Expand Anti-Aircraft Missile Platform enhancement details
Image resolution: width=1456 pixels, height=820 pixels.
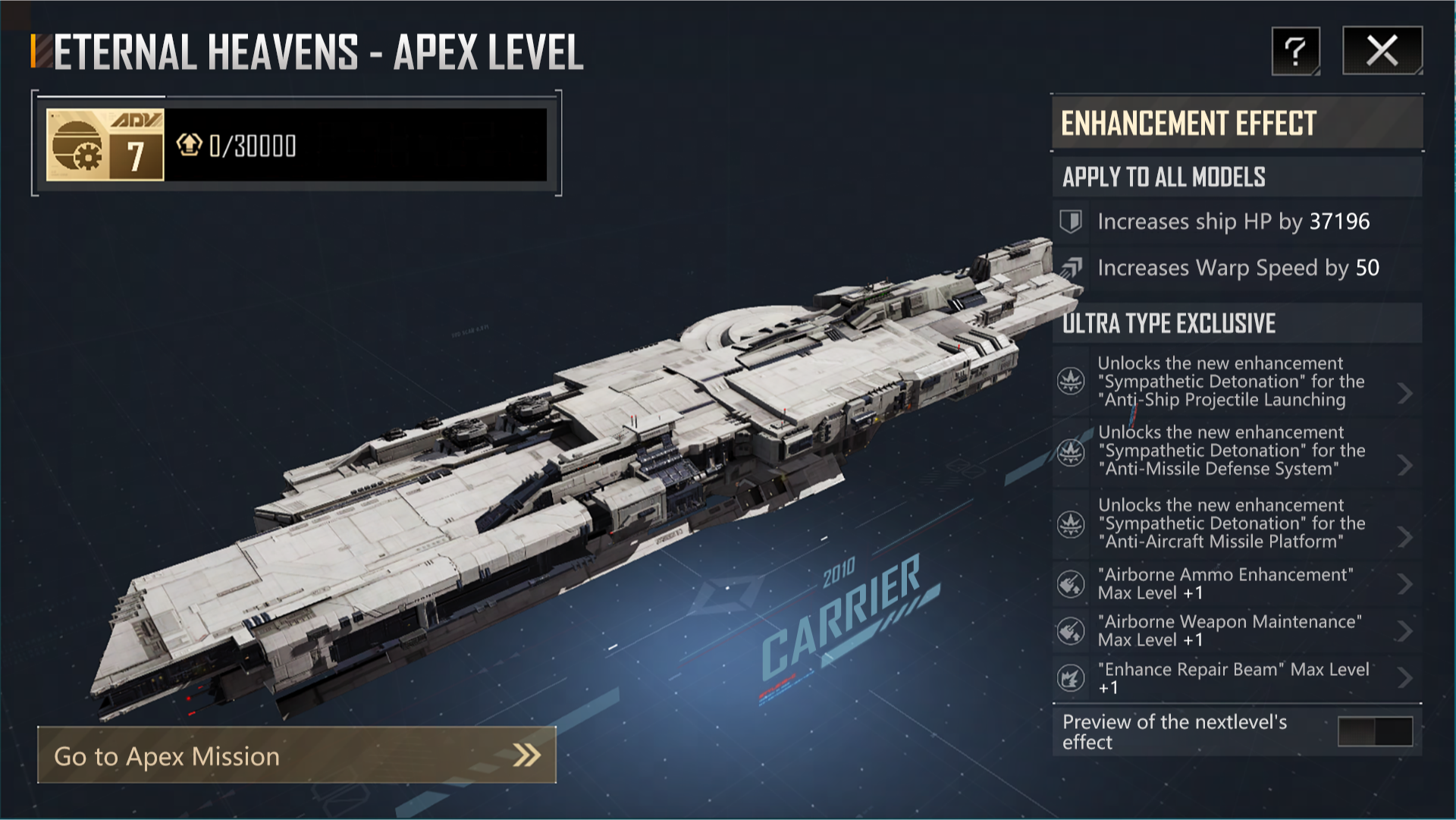point(1404,537)
